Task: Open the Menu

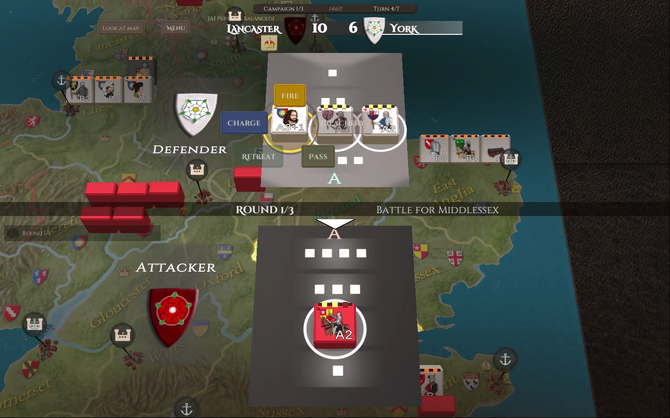Action: pos(176,28)
